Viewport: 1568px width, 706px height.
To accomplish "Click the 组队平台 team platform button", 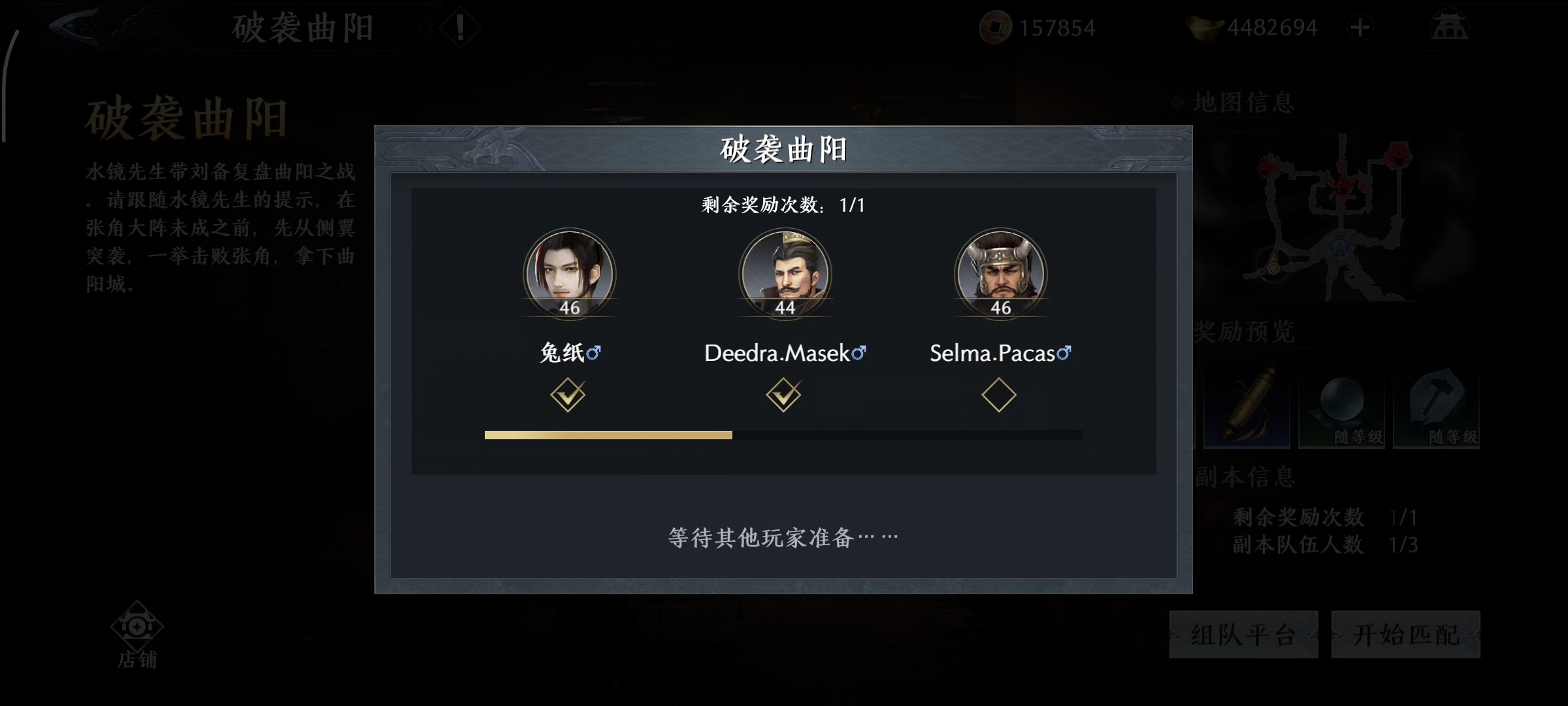I will (1243, 635).
